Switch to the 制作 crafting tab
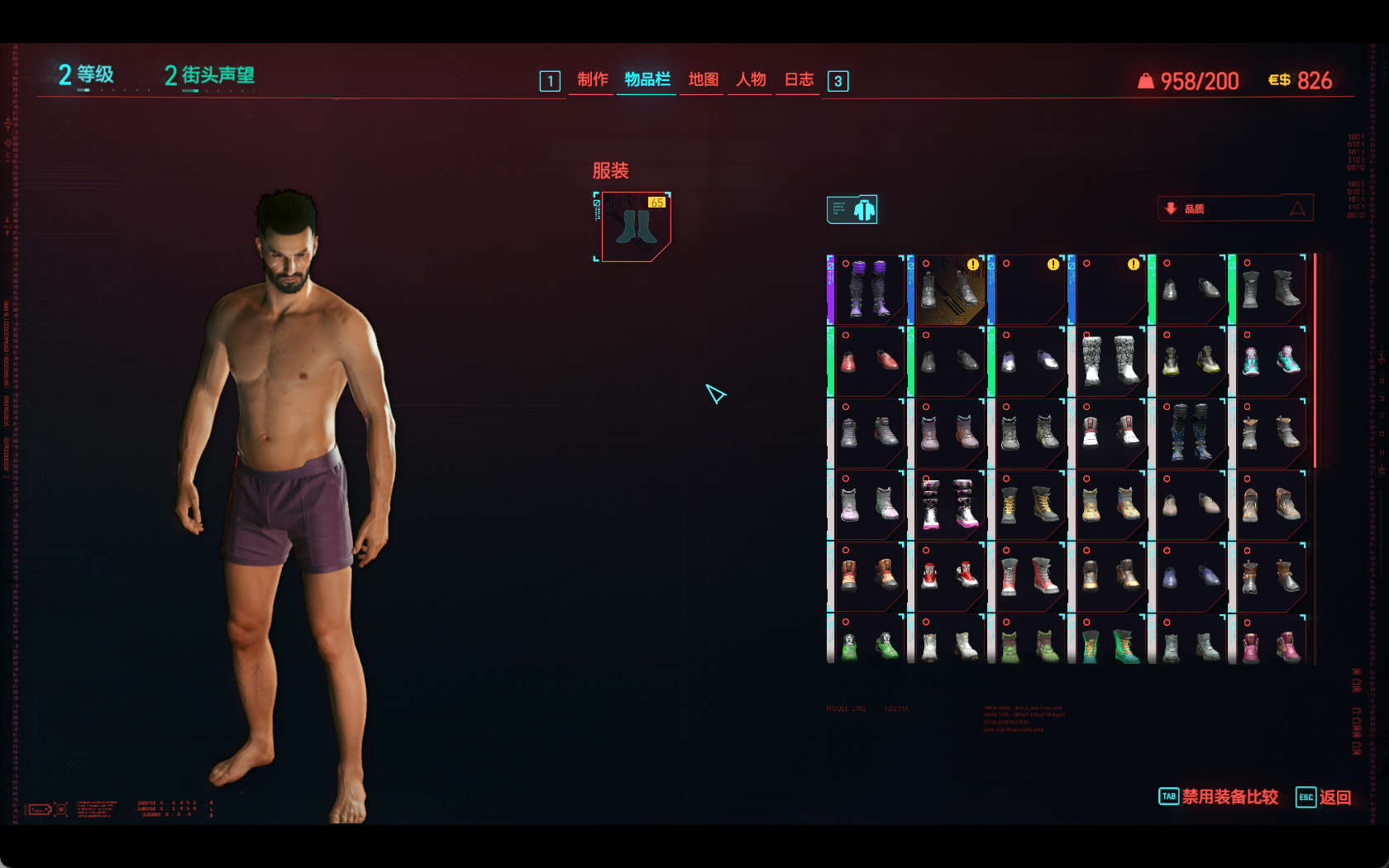The height and width of the screenshot is (868, 1389). 592,79
